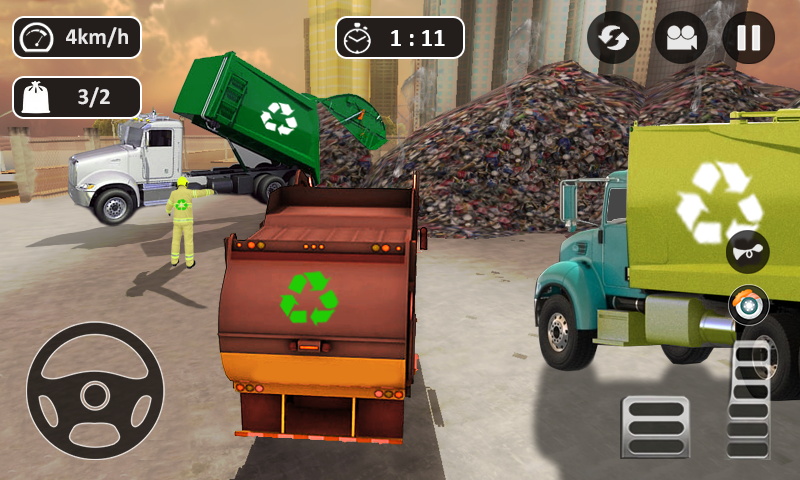Step on the tall accelerator pedal
800x480 pixels.
[749, 399]
